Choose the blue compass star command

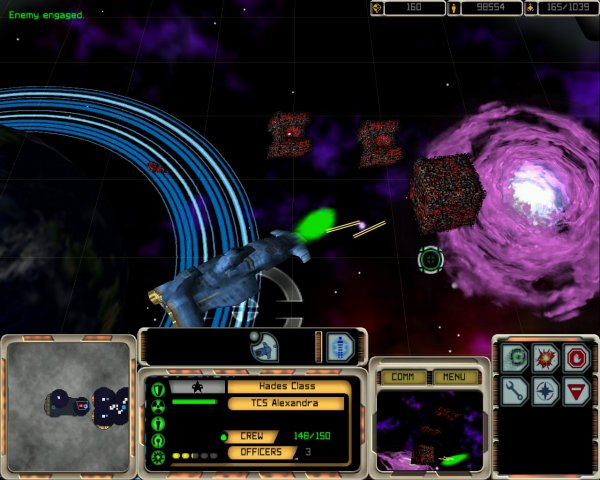(x=545, y=391)
